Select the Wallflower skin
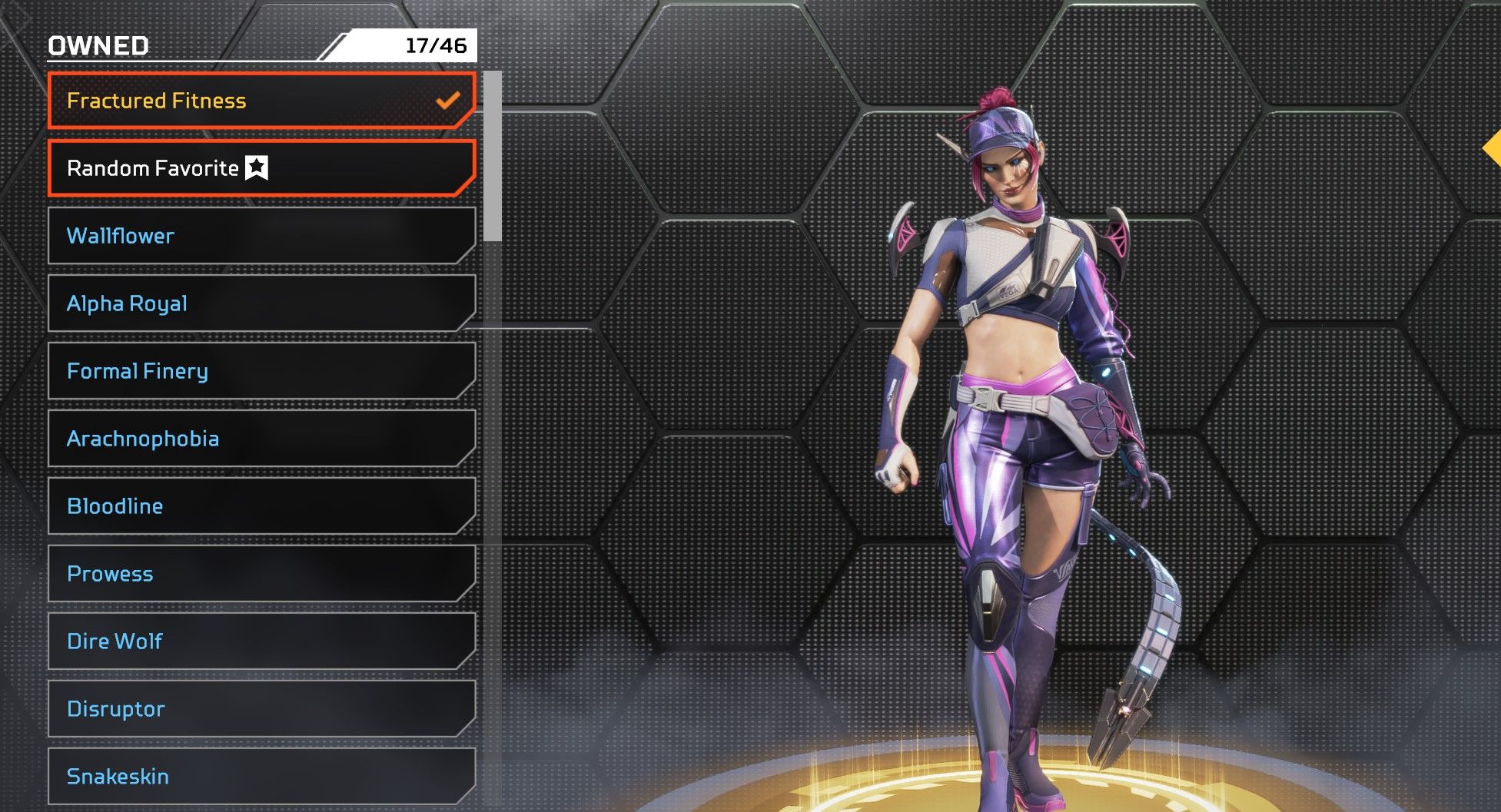The image size is (1501, 812). (x=261, y=236)
